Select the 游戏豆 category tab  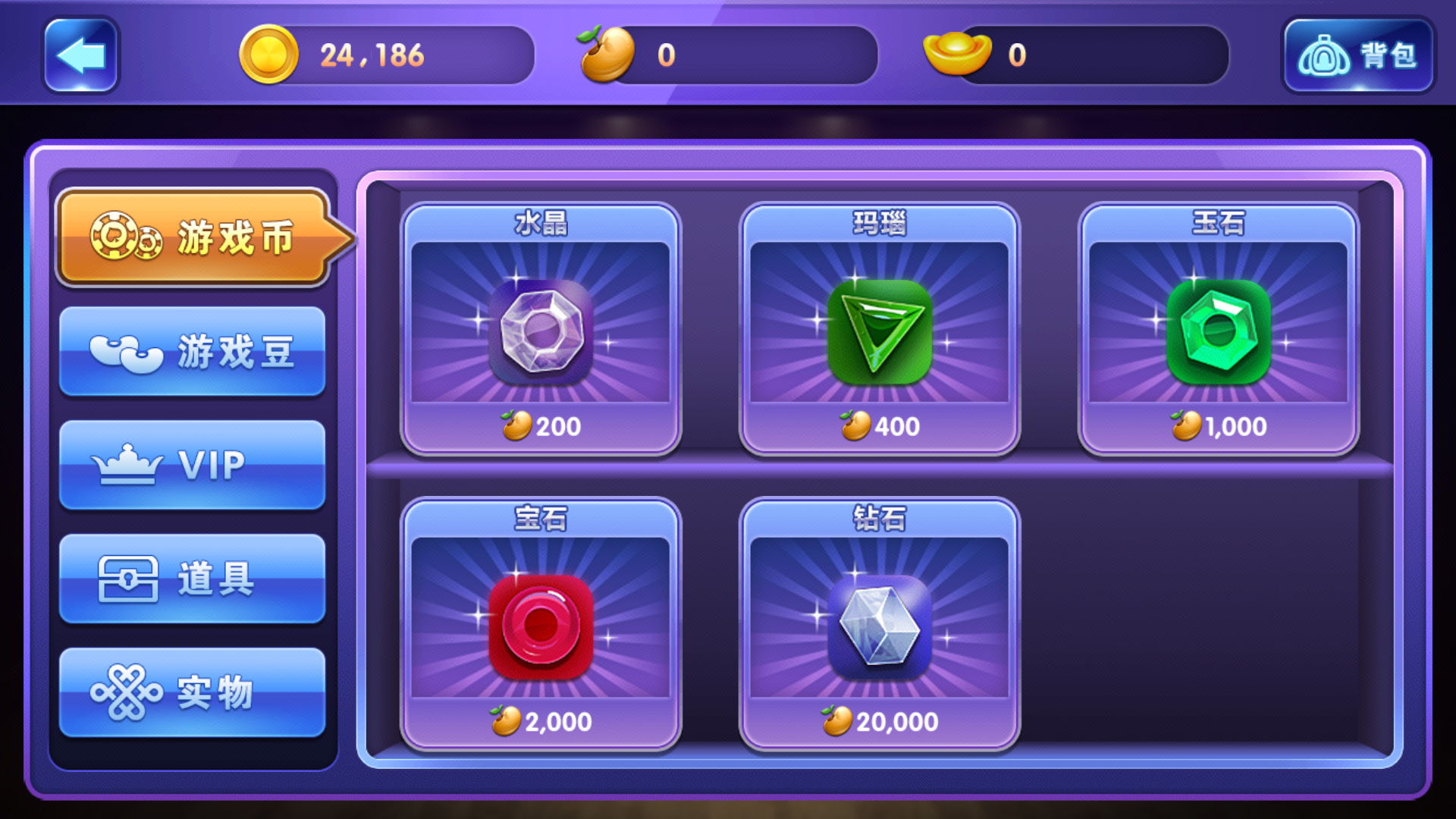(x=192, y=352)
